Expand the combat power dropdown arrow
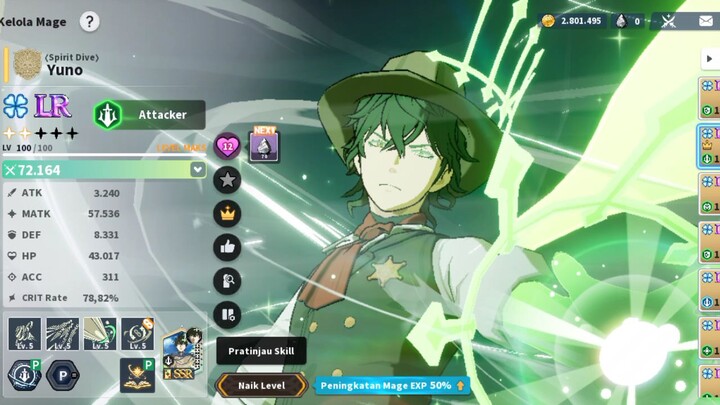 (x=198, y=170)
